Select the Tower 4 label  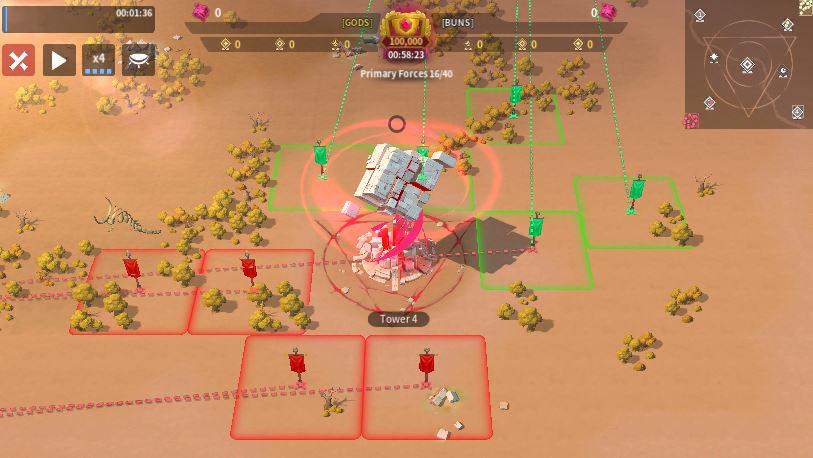[x=399, y=319]
